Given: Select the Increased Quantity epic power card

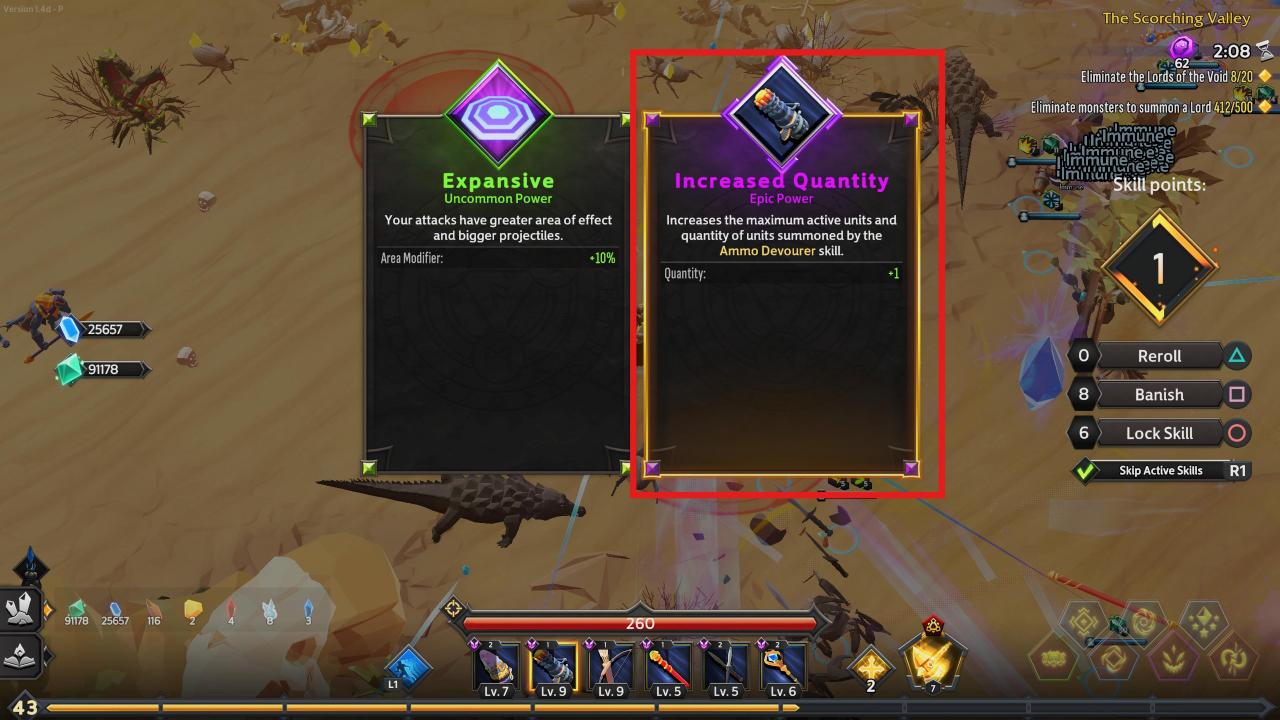Looking at the screenshot, I should (780, 300).
